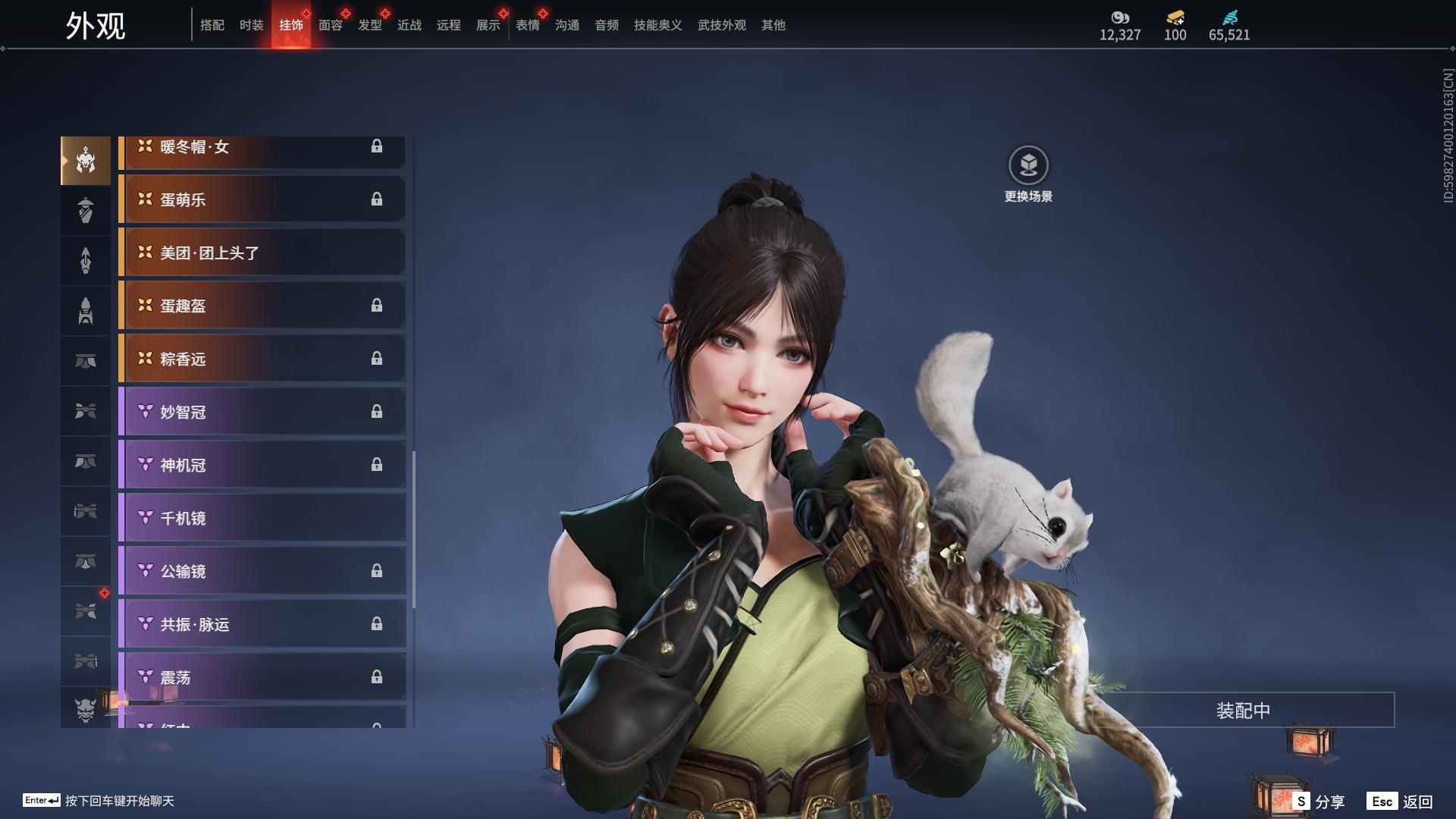The height and width of the screenshot is (819, 1456).
Task: Open the 时装 outfit tab
Action: point(251,25)
